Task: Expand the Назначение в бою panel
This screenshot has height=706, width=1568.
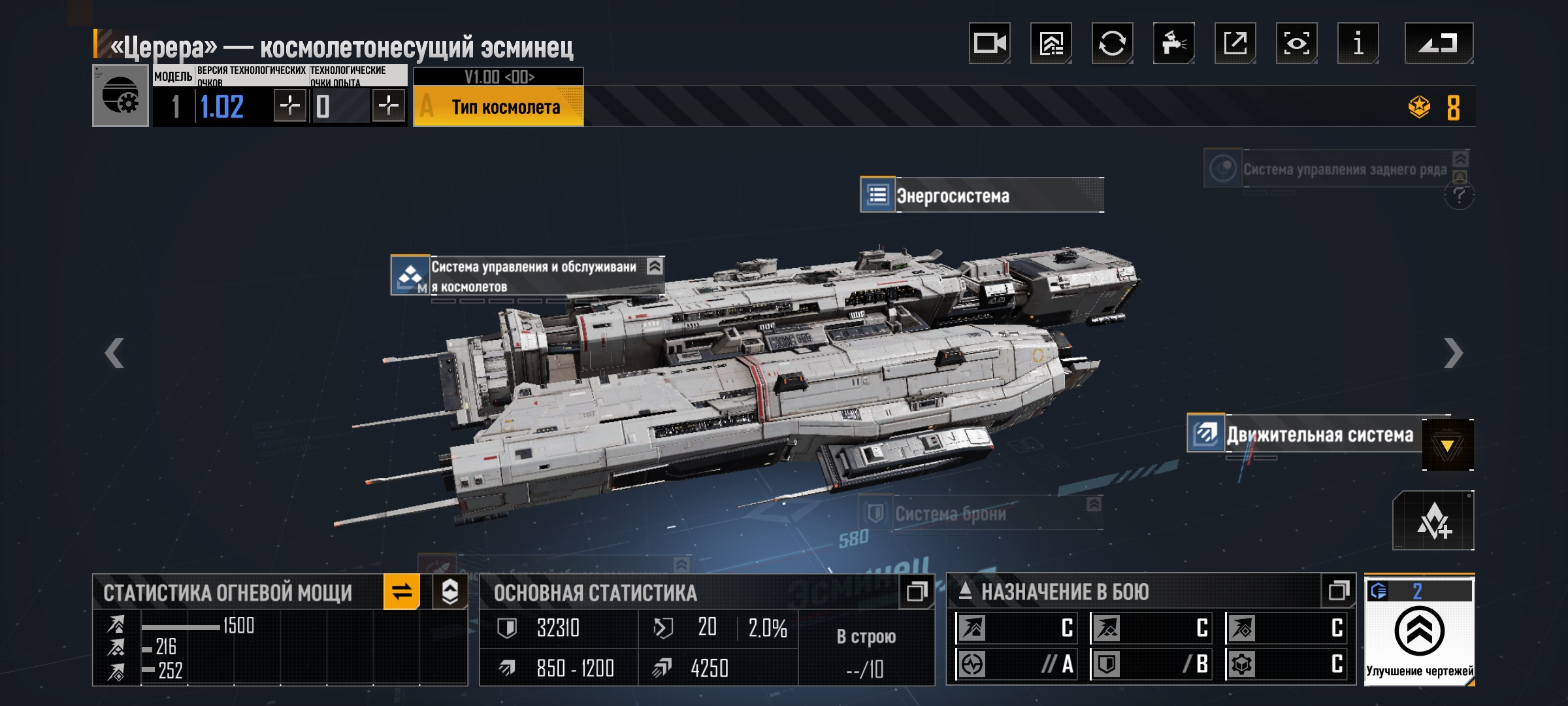Action: (1338, 591)
